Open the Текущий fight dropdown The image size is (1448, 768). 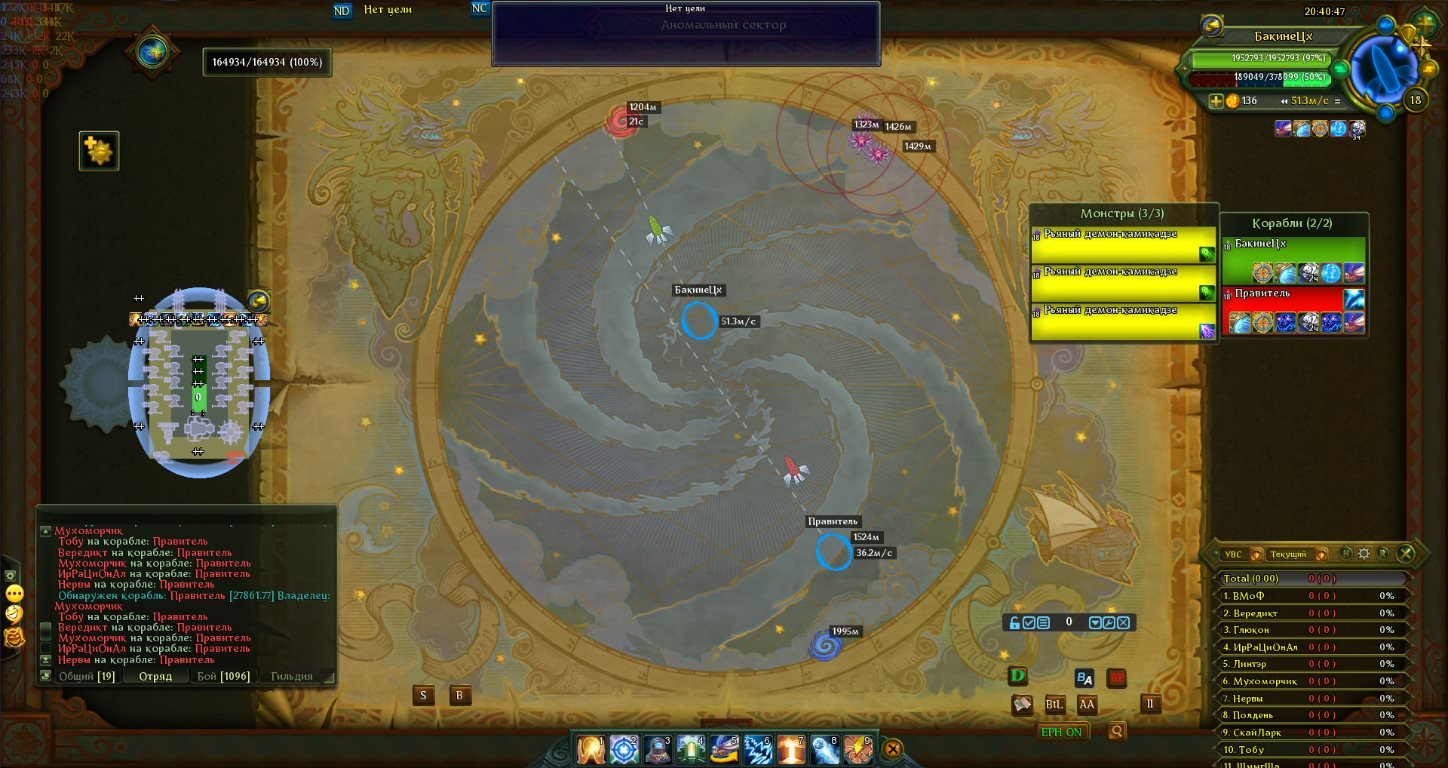pyautogui.click(x=1293, y=554)
